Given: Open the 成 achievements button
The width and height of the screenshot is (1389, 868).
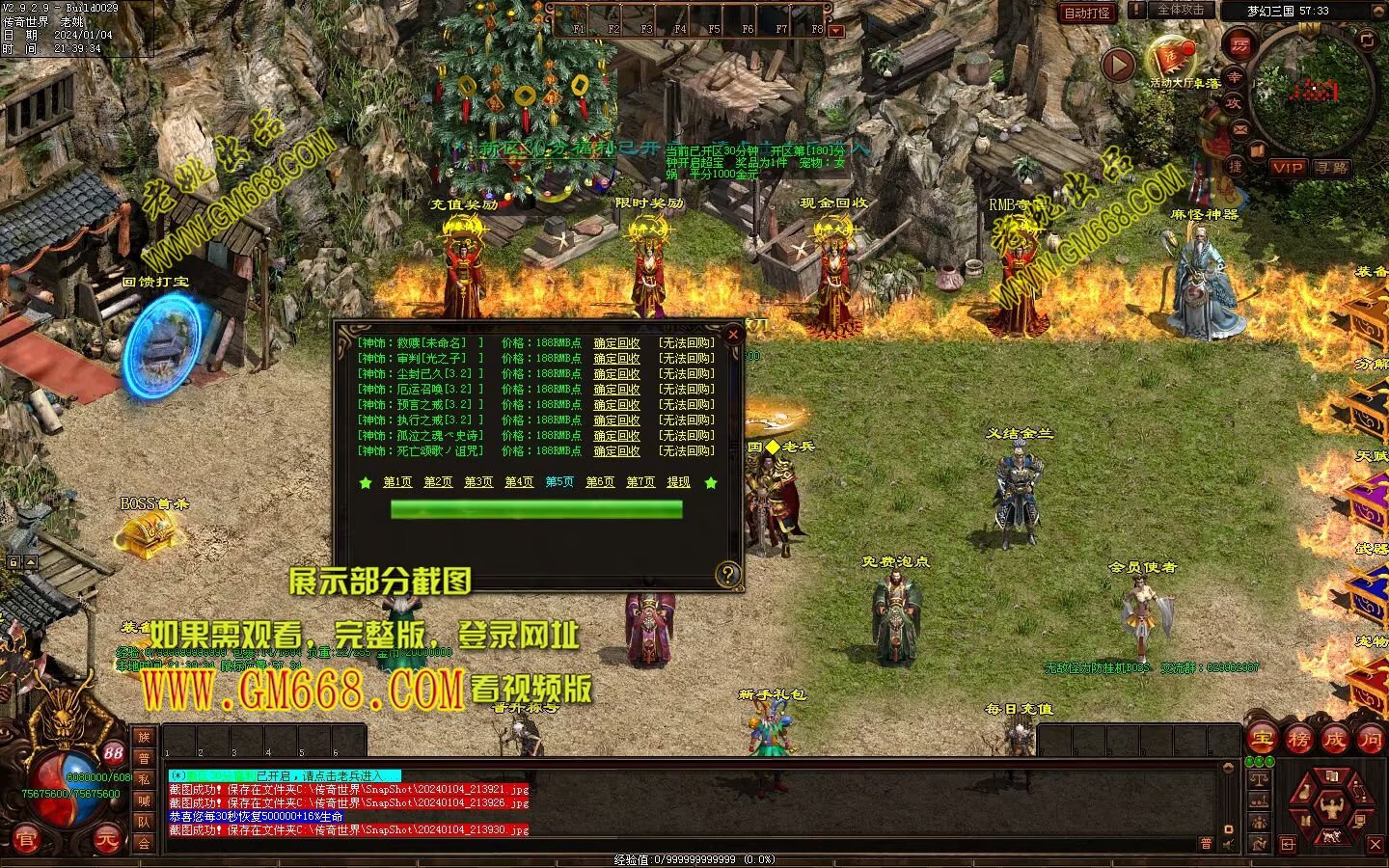Looking at the screenshot, I should (x=1334, y=739).
